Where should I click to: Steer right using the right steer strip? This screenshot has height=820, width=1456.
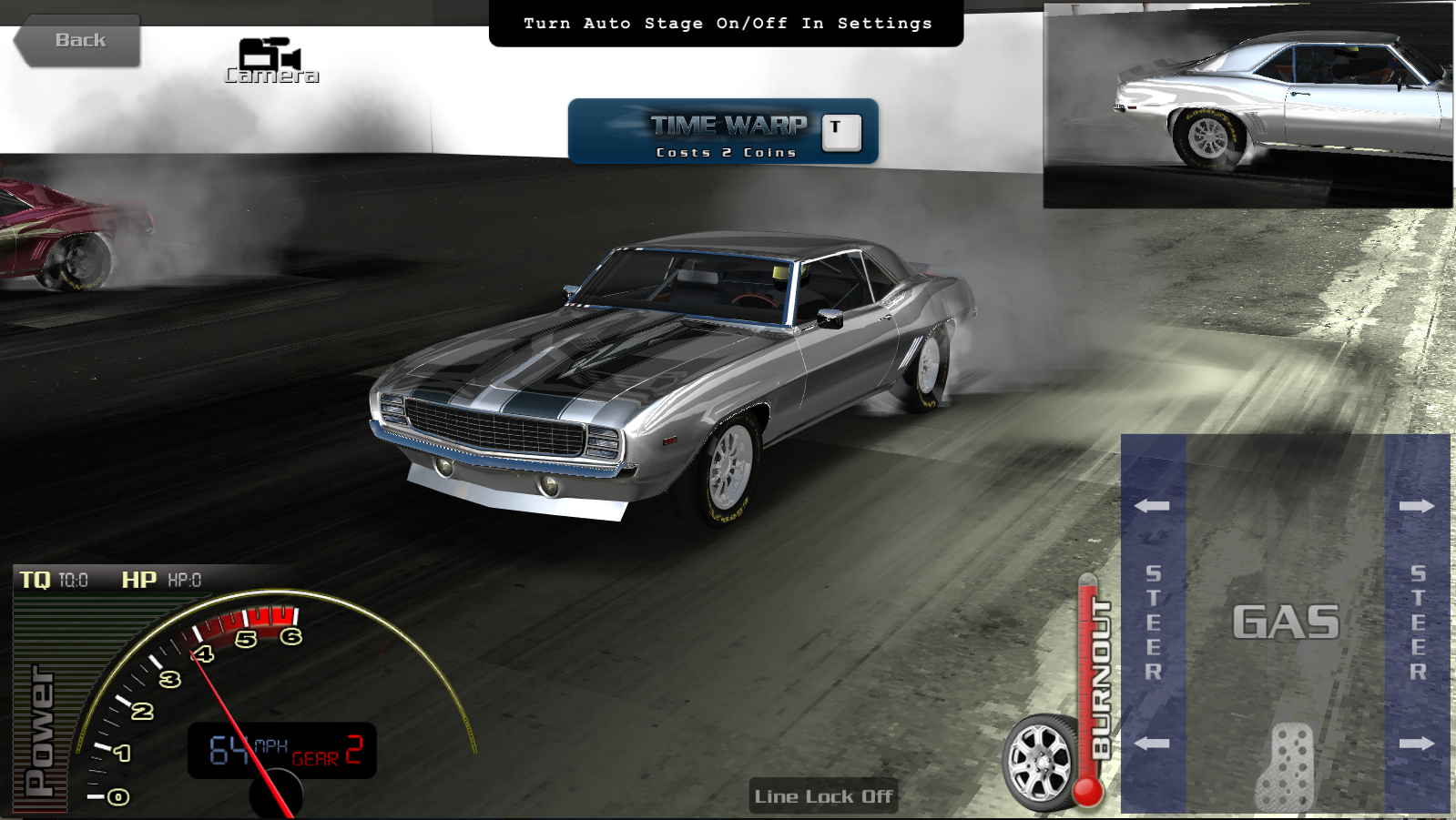(1417, 623)
